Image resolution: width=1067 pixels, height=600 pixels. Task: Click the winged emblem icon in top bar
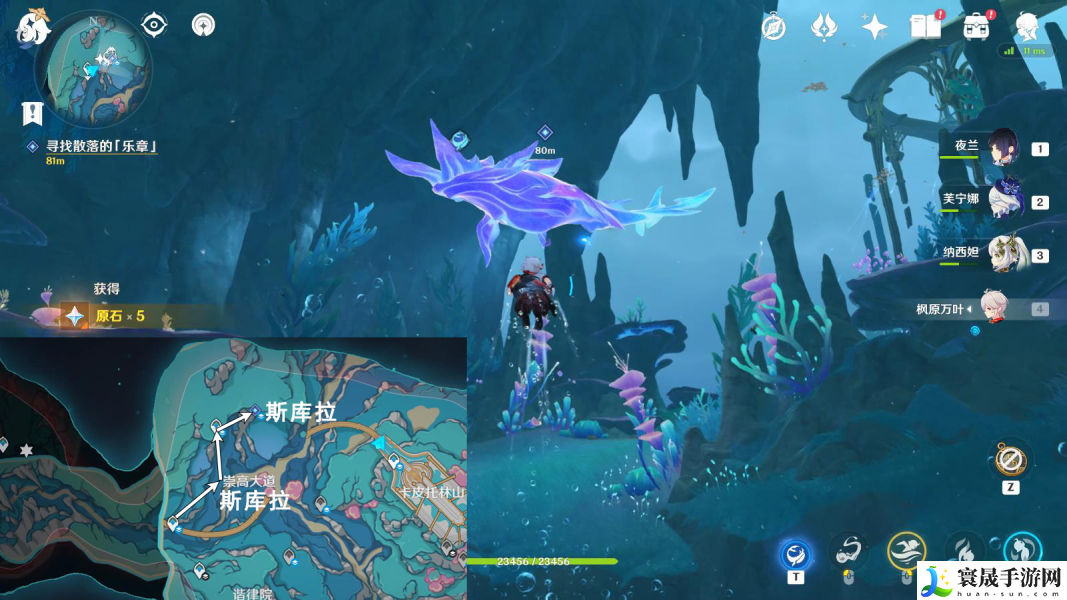pos(823,27)
